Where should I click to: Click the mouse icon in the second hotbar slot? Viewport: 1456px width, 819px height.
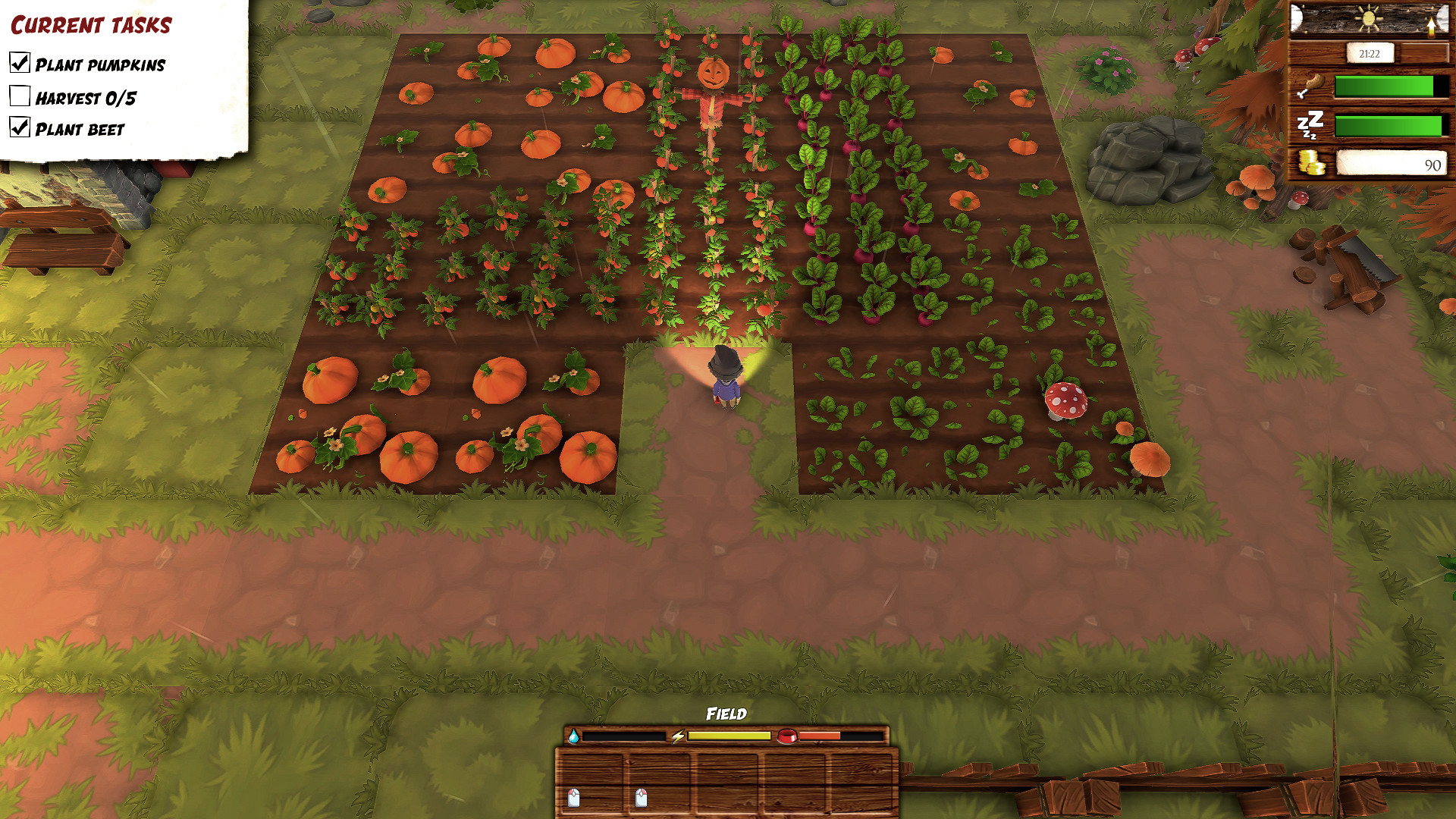(x=640, y=797)
